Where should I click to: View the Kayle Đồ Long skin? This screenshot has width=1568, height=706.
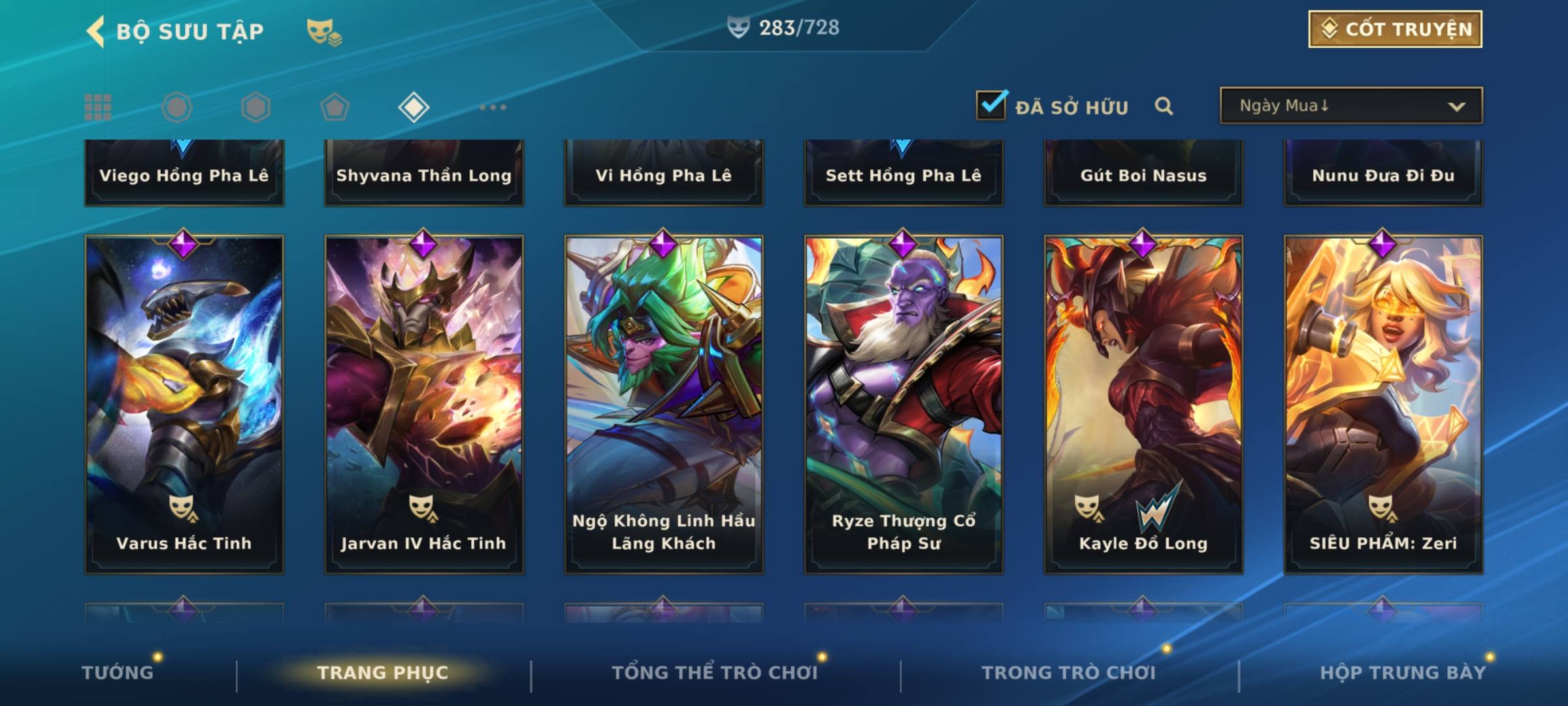(1143, 404)
